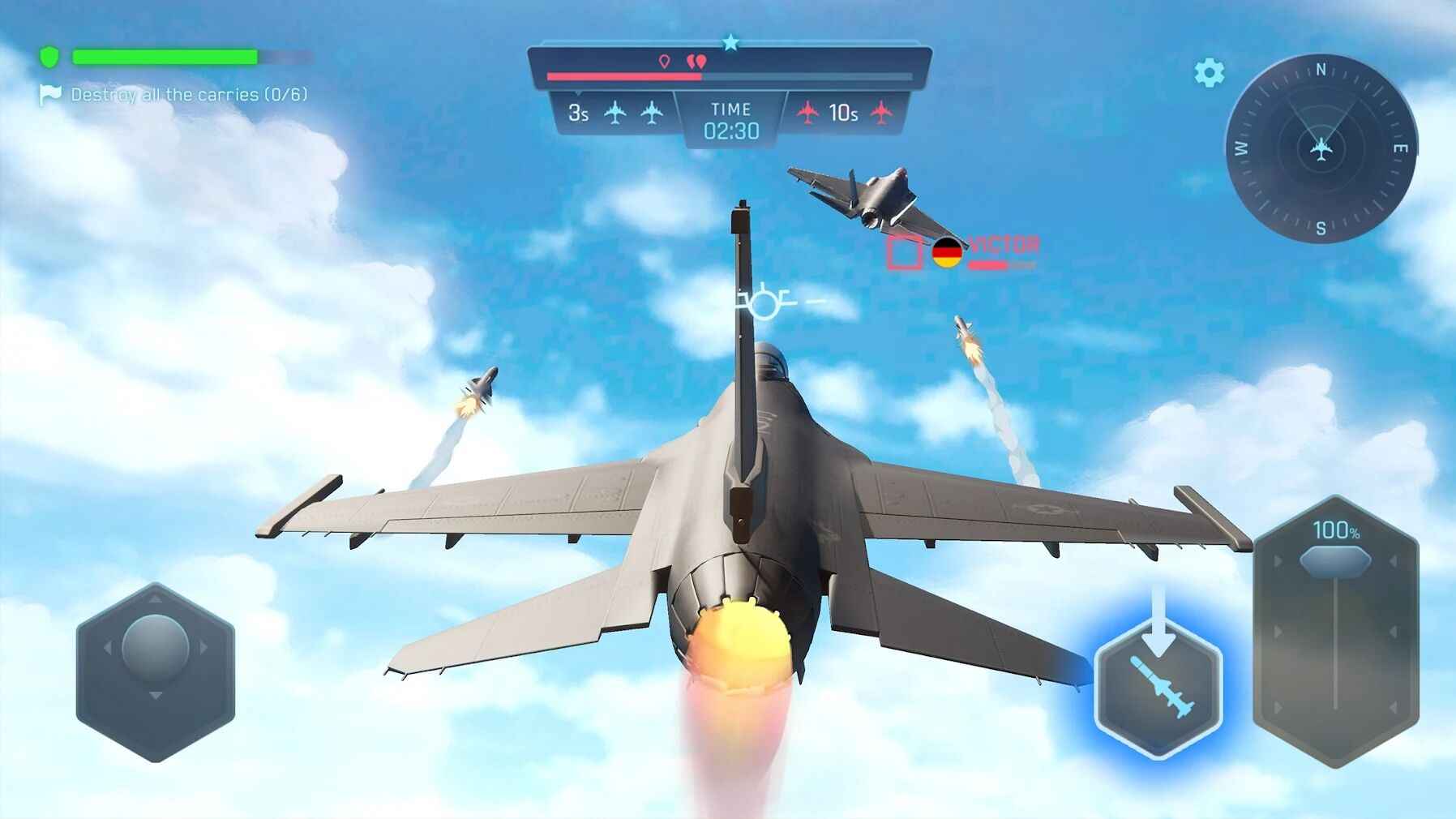1456x819 pixels.
Task: Tap the Destroy all the carriers objective
Action: point(188,95)
